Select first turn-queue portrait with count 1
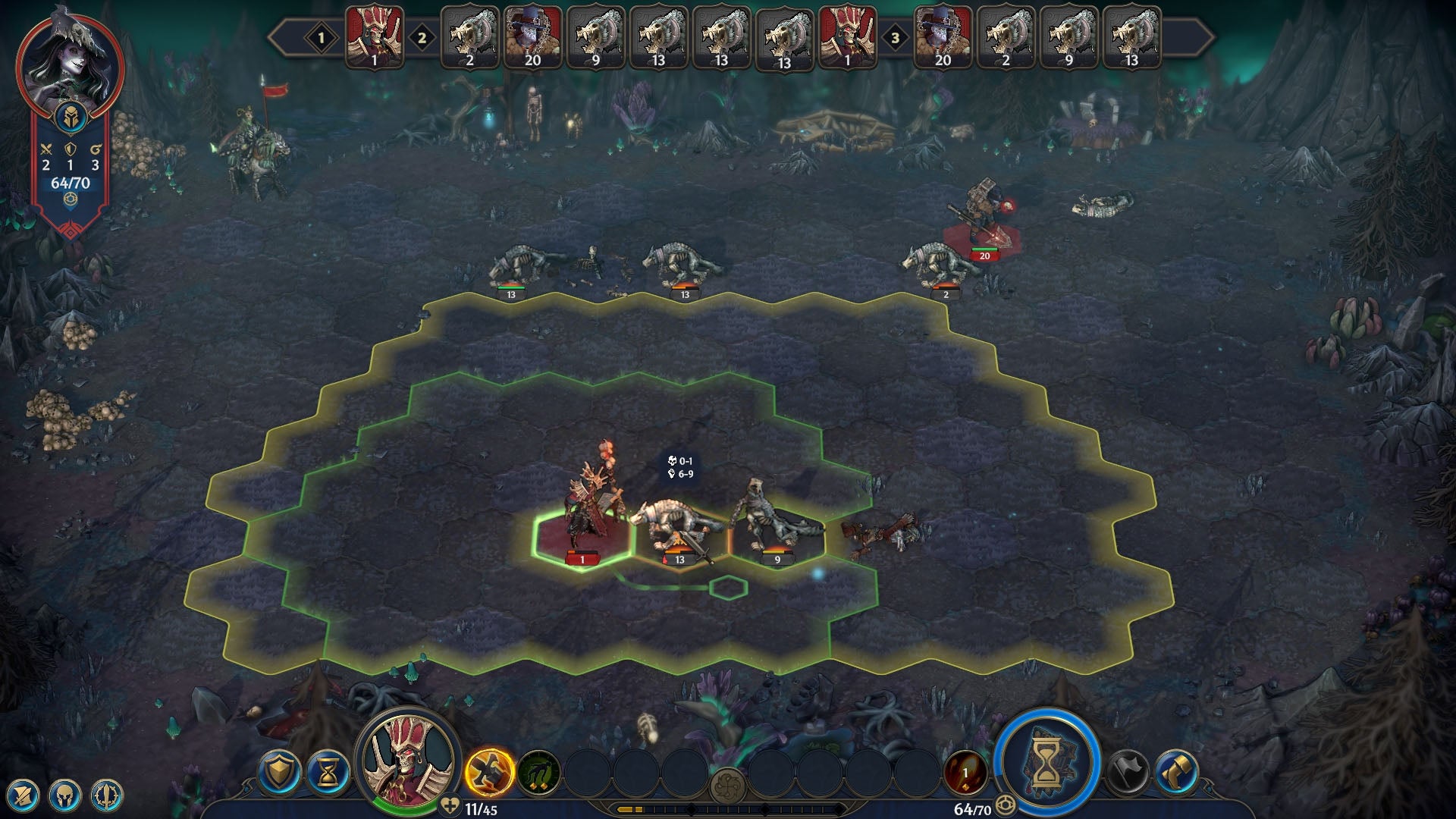1456x819 pixels. 375,37
